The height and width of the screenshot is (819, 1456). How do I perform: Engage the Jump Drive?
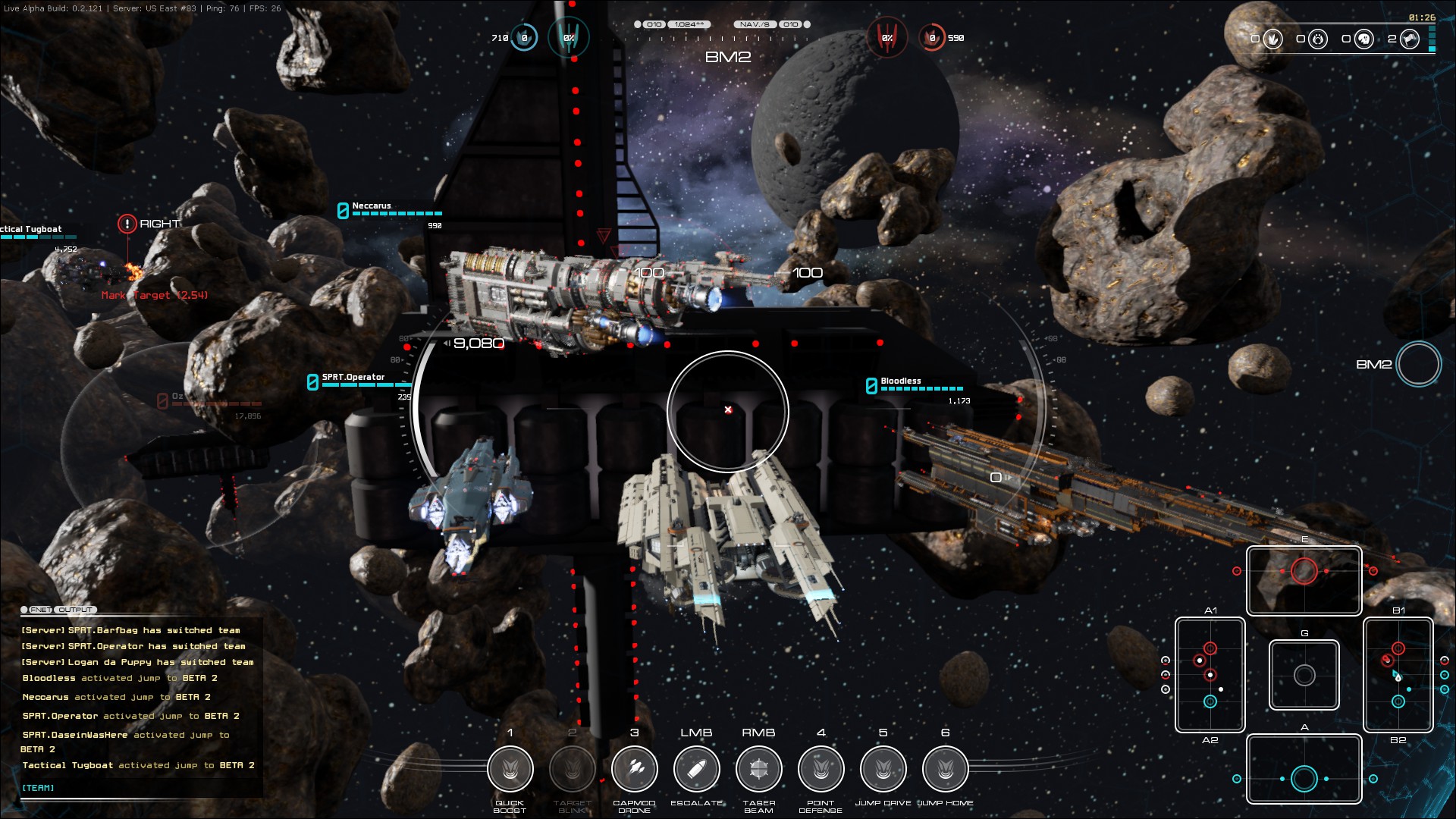point(883,769)
